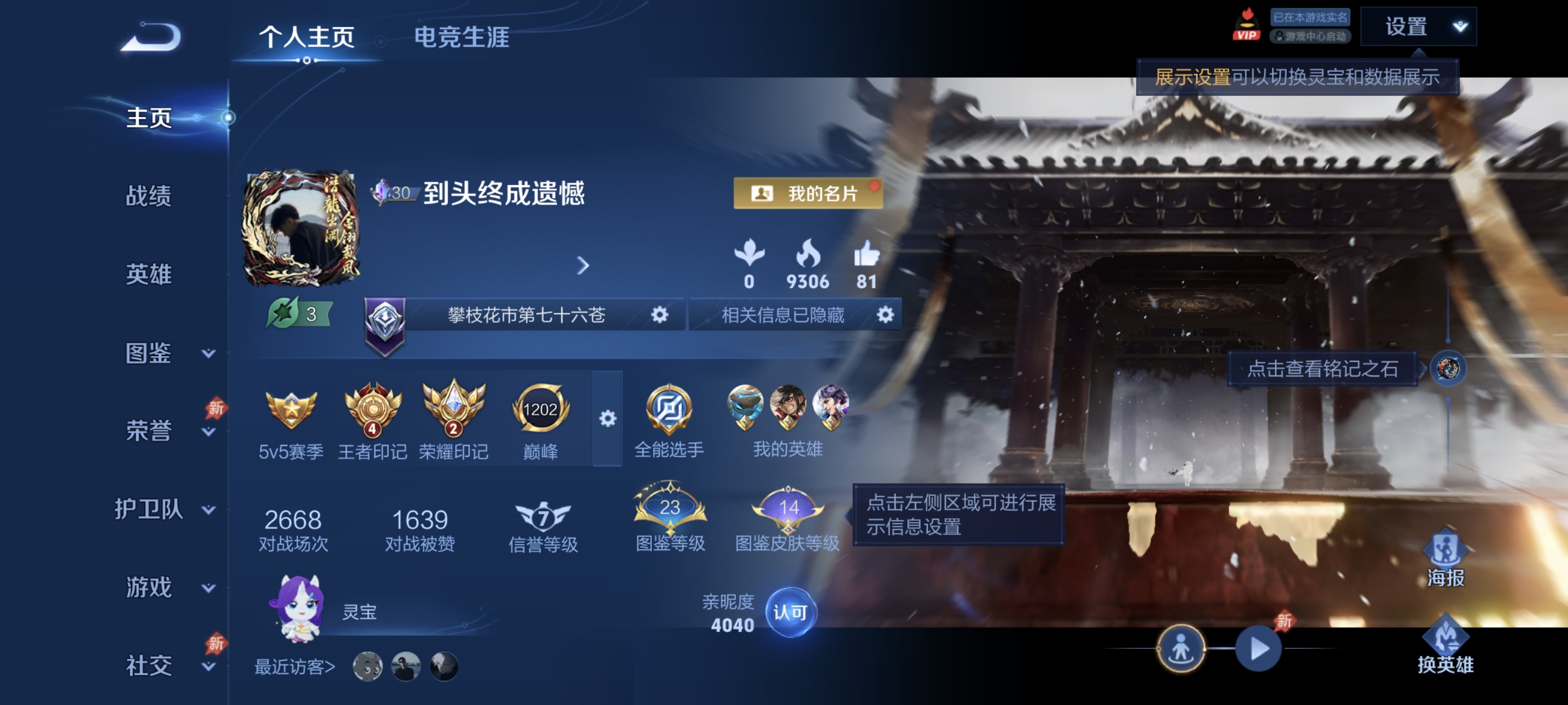Open gear setting next to badge row
The height and width of the screenshot is (705, 1568).
click(607, 417)
